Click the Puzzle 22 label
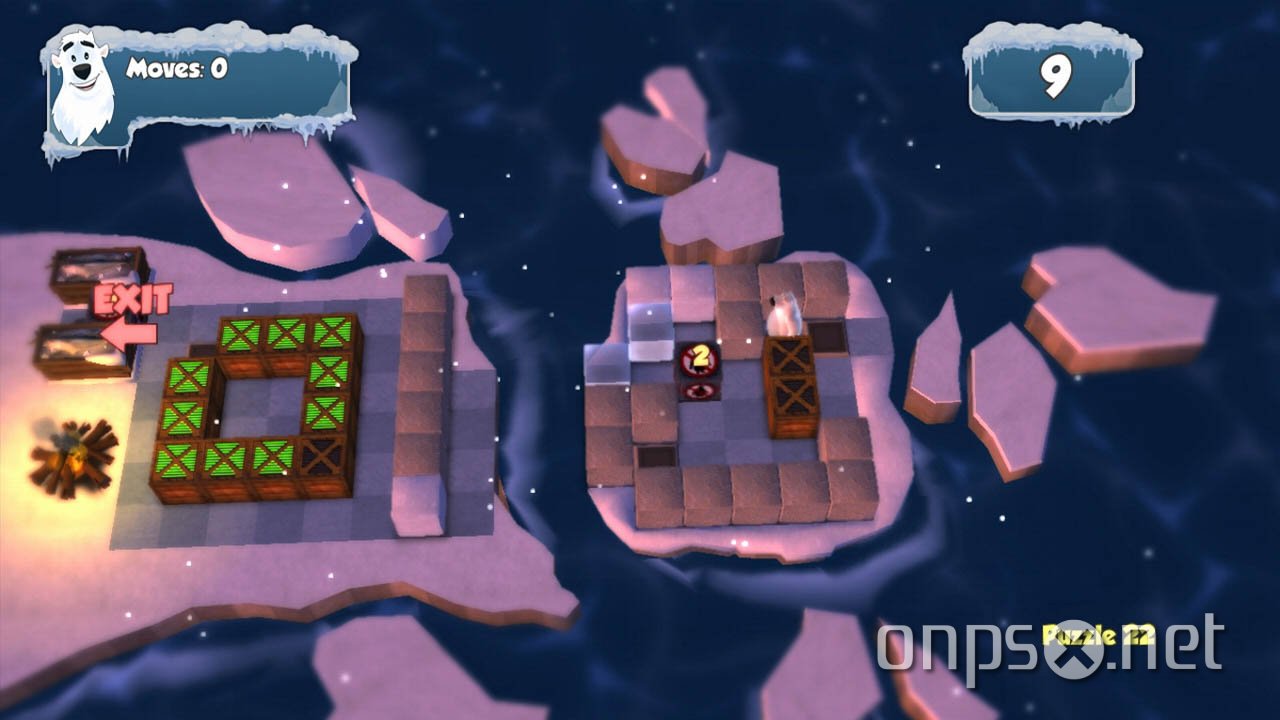Screen dimensions: 1280x720 (x=1097, y=632)
